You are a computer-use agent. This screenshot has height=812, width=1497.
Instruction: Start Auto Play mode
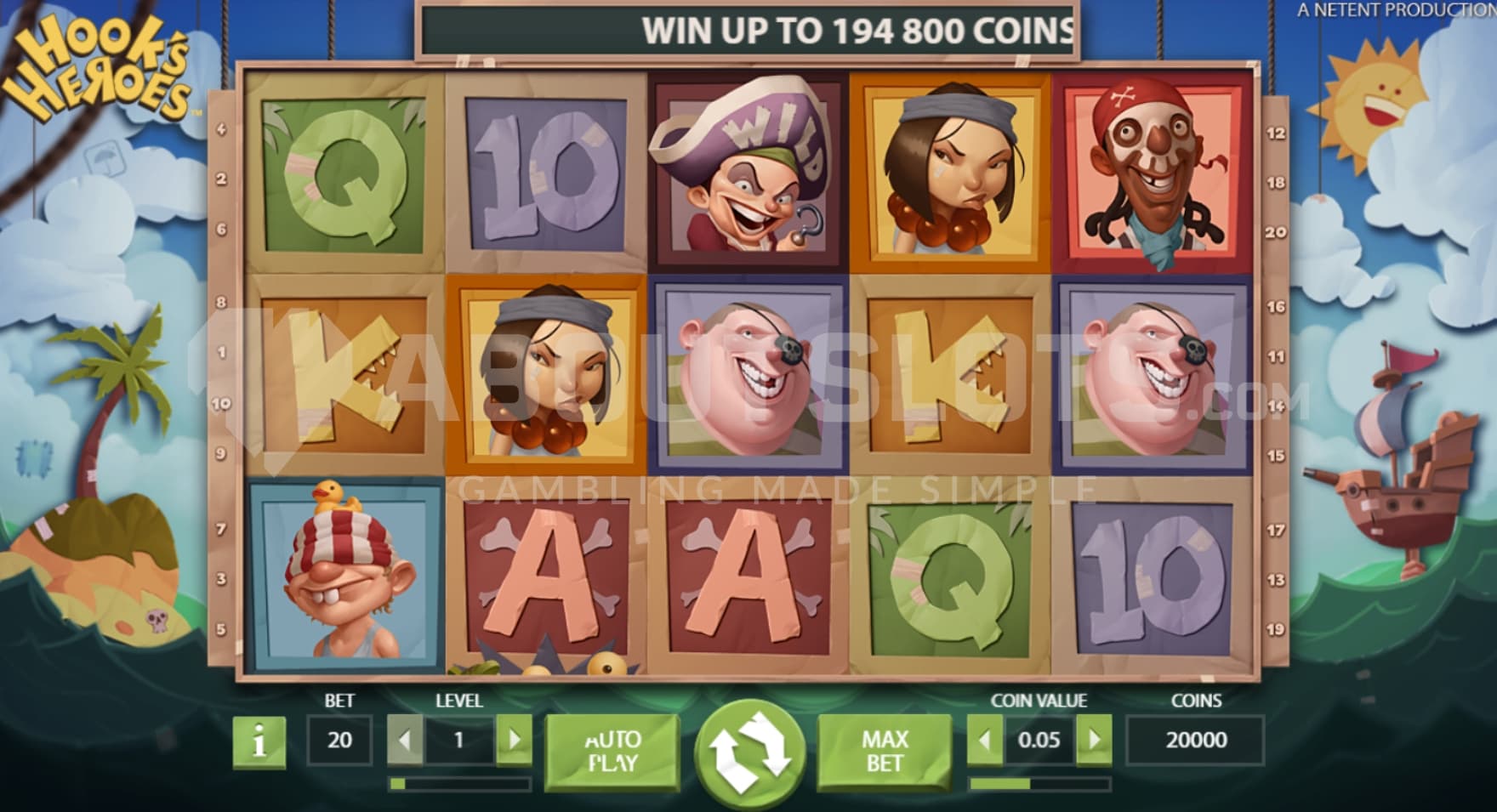[x=612, y=751]
